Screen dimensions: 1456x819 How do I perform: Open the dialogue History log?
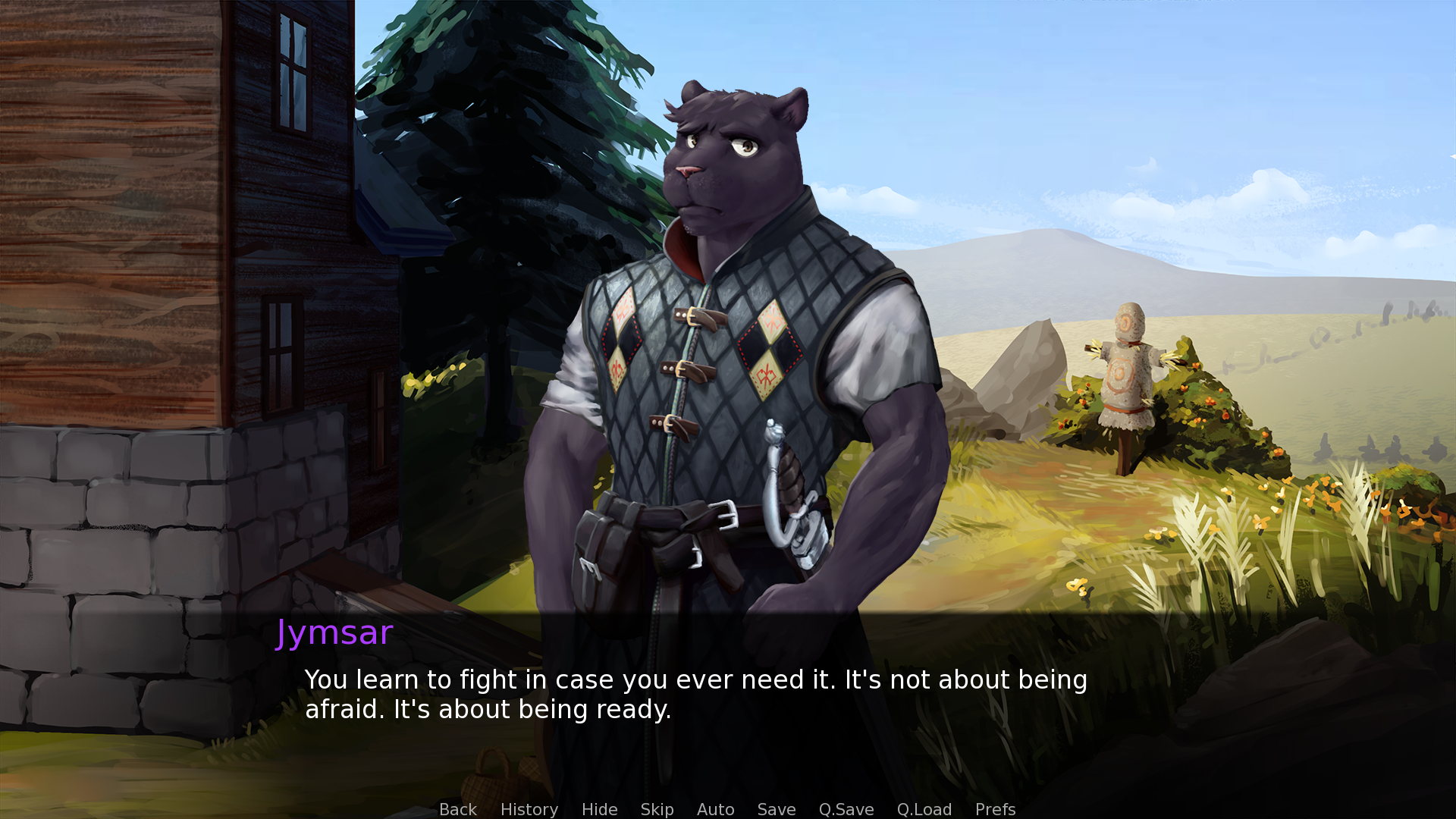(x=529, y=809)
